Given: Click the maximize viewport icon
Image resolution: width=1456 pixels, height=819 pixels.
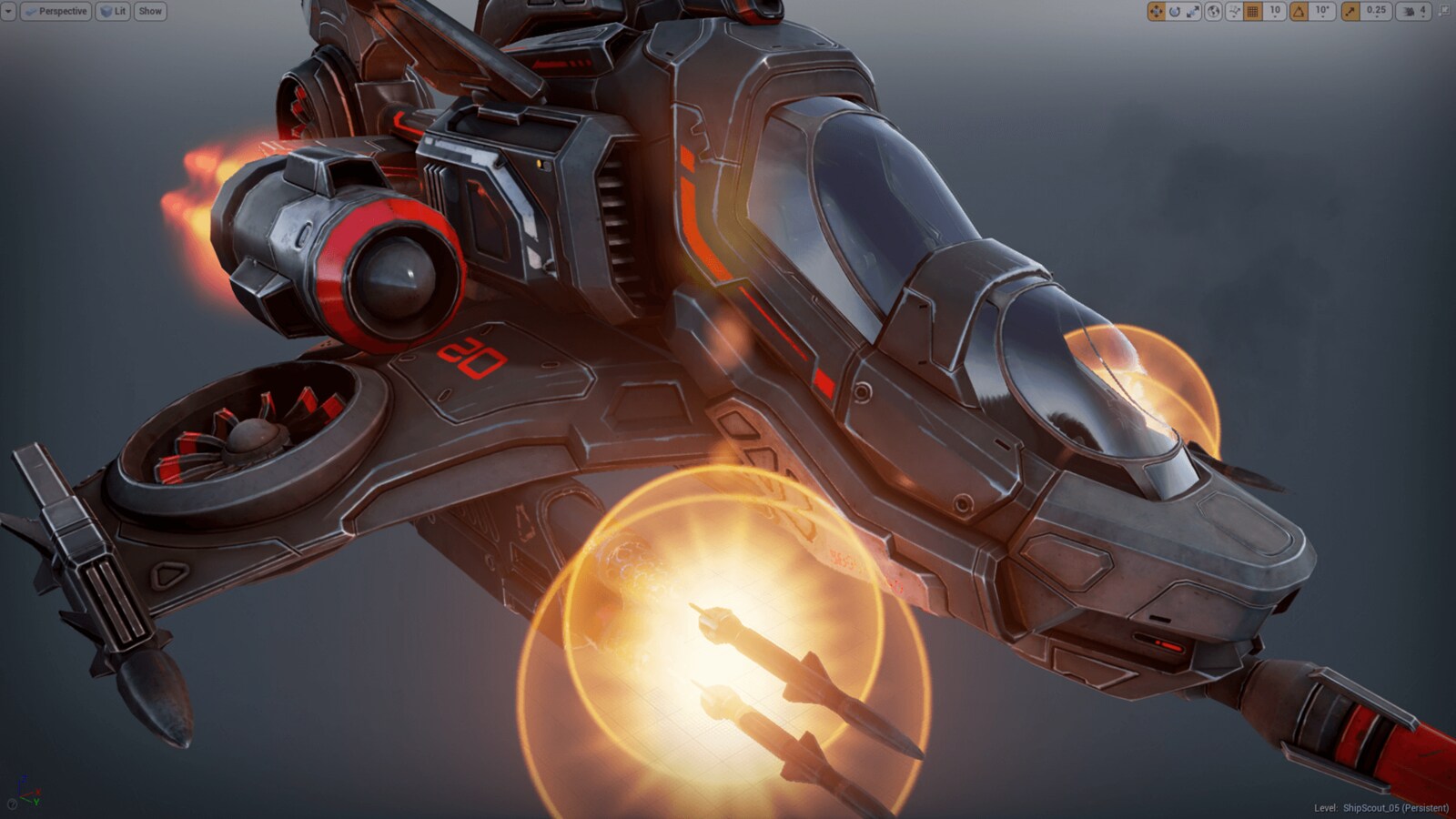Looking at the screenshot, I should tap(1445, 11).
